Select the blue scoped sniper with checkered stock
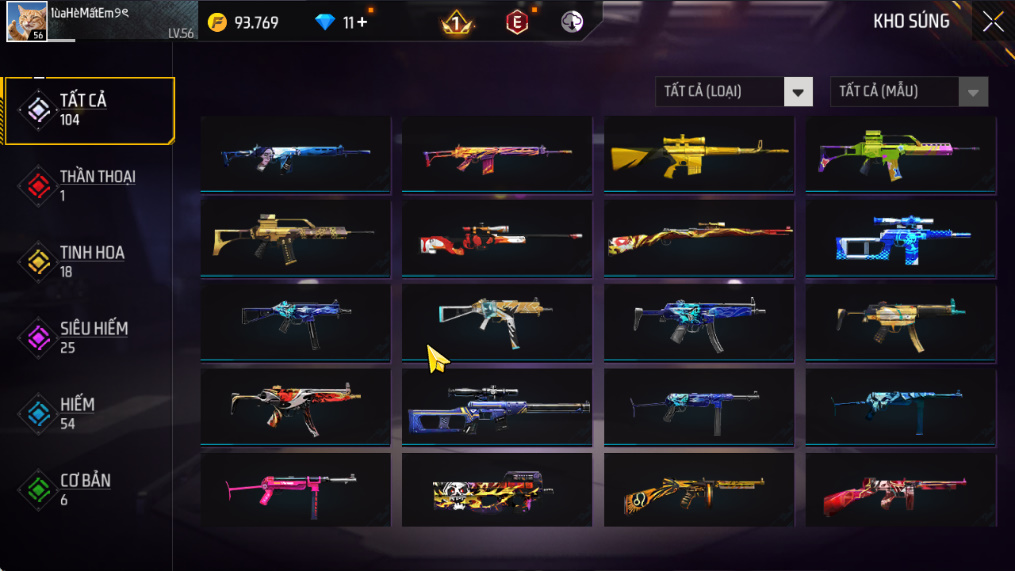This screenshot has width=1015, height=571. click(x=900, y=238)
